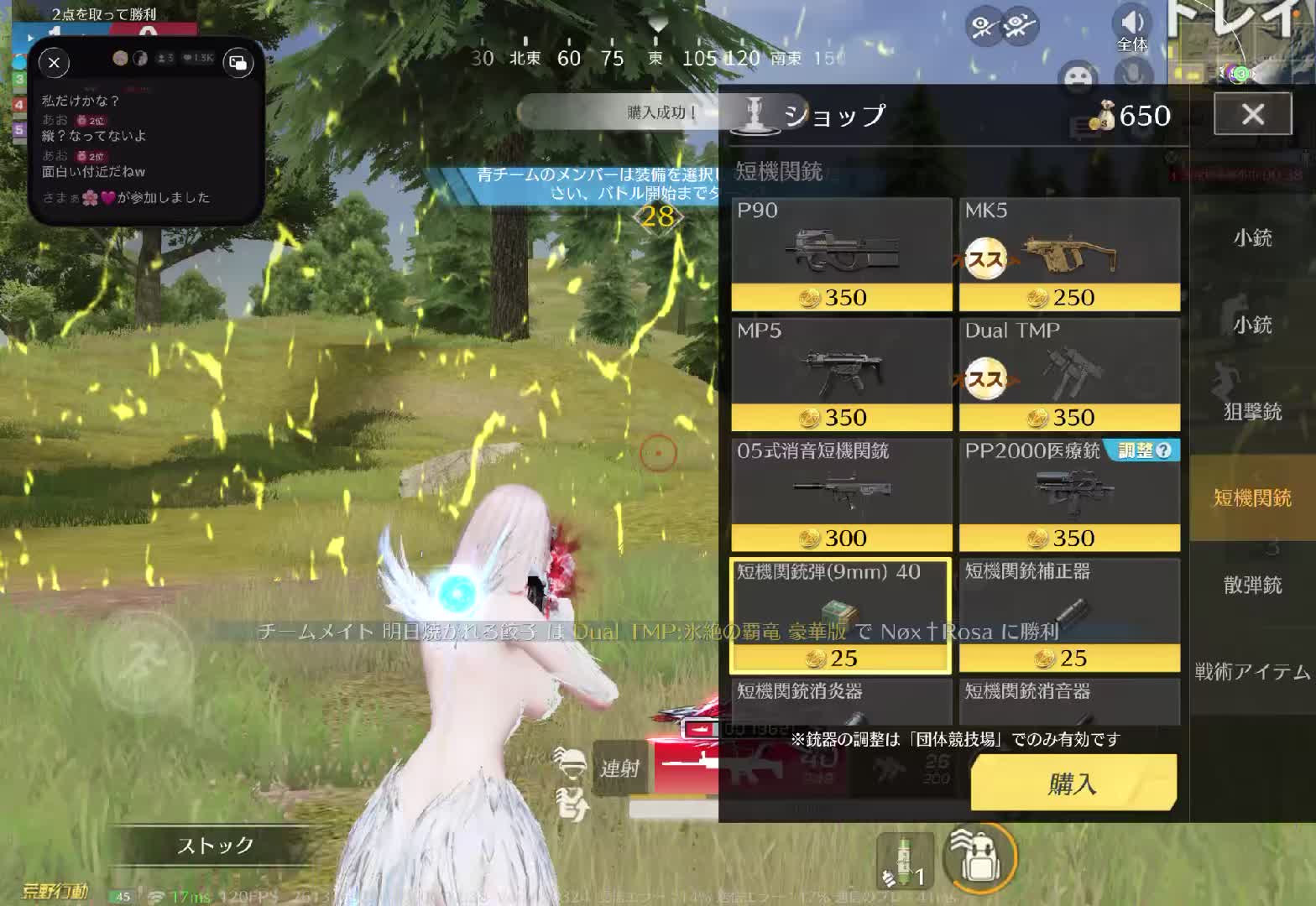The width and height of the screenshot is (1316, 906).
Task: Open the ストック panel
Action: [x=215, y=846]
